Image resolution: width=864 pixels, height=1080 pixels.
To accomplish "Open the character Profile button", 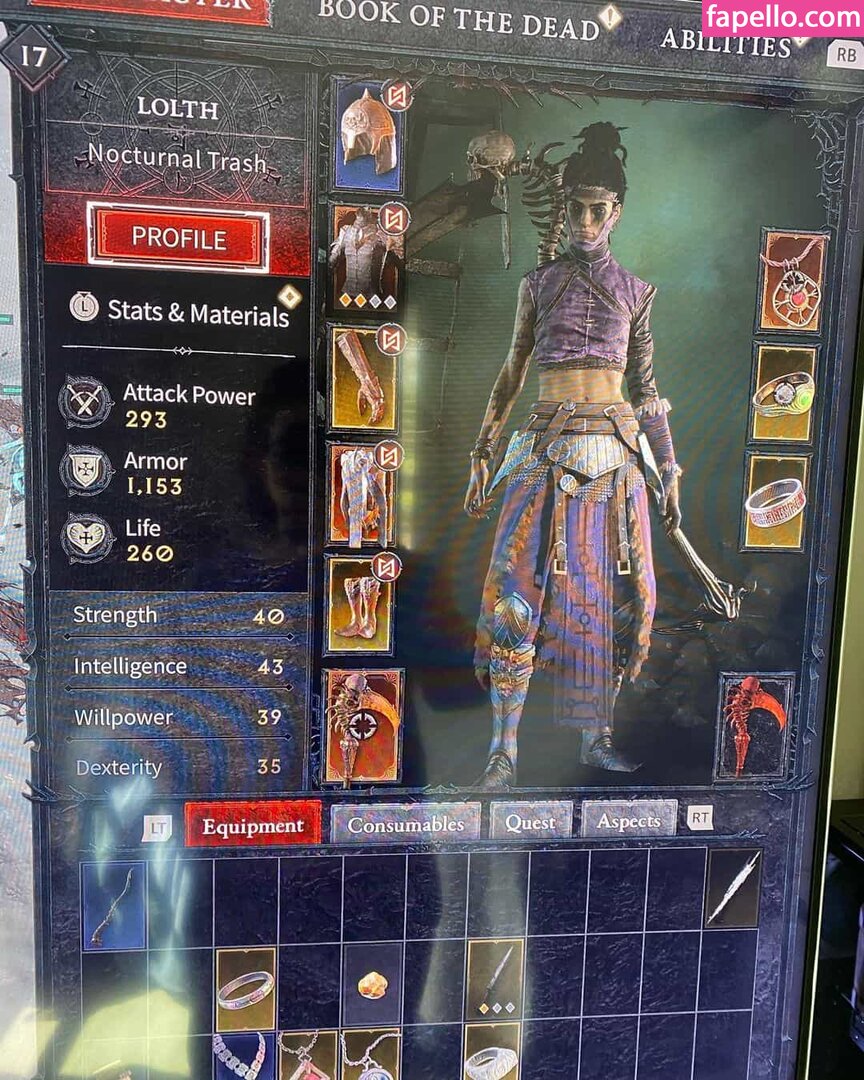I will click(x=178, y=238).
